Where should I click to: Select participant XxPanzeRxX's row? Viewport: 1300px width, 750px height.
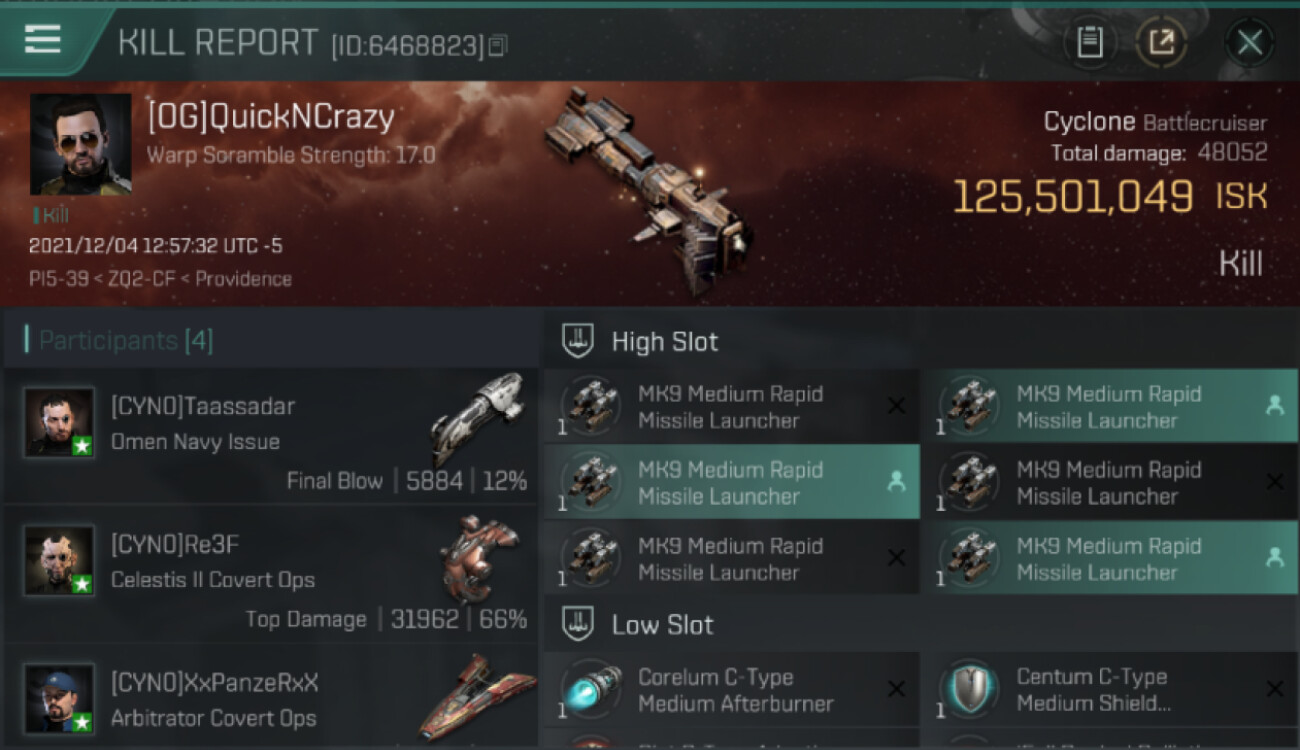(270, 700)
